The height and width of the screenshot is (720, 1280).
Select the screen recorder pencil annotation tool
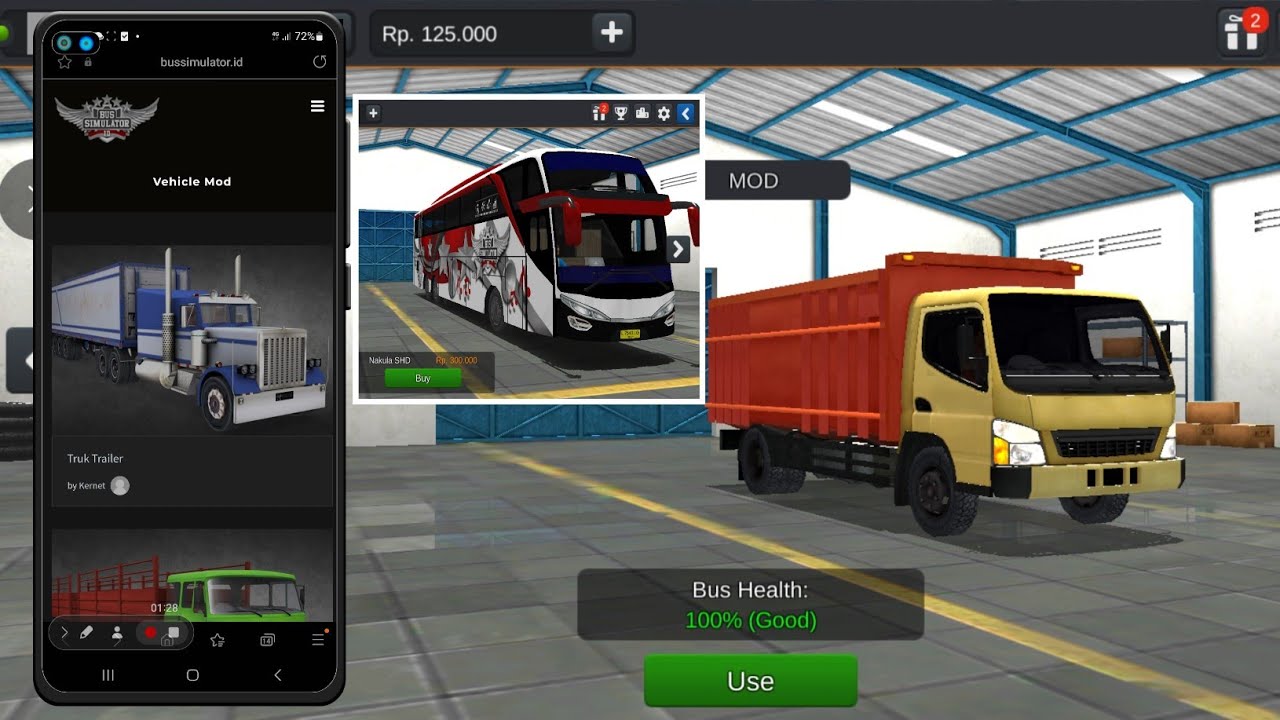tap(86, 632)
